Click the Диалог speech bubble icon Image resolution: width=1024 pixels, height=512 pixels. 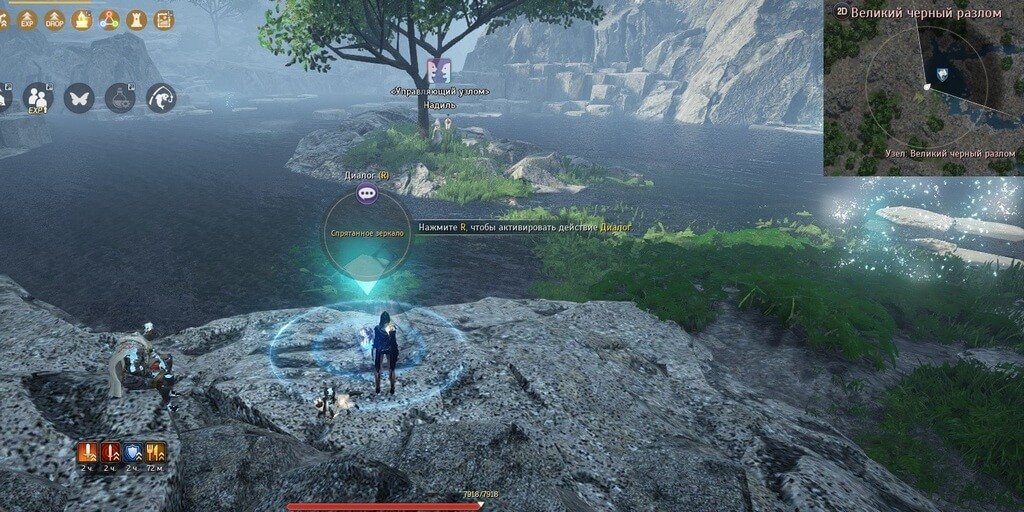367,194
